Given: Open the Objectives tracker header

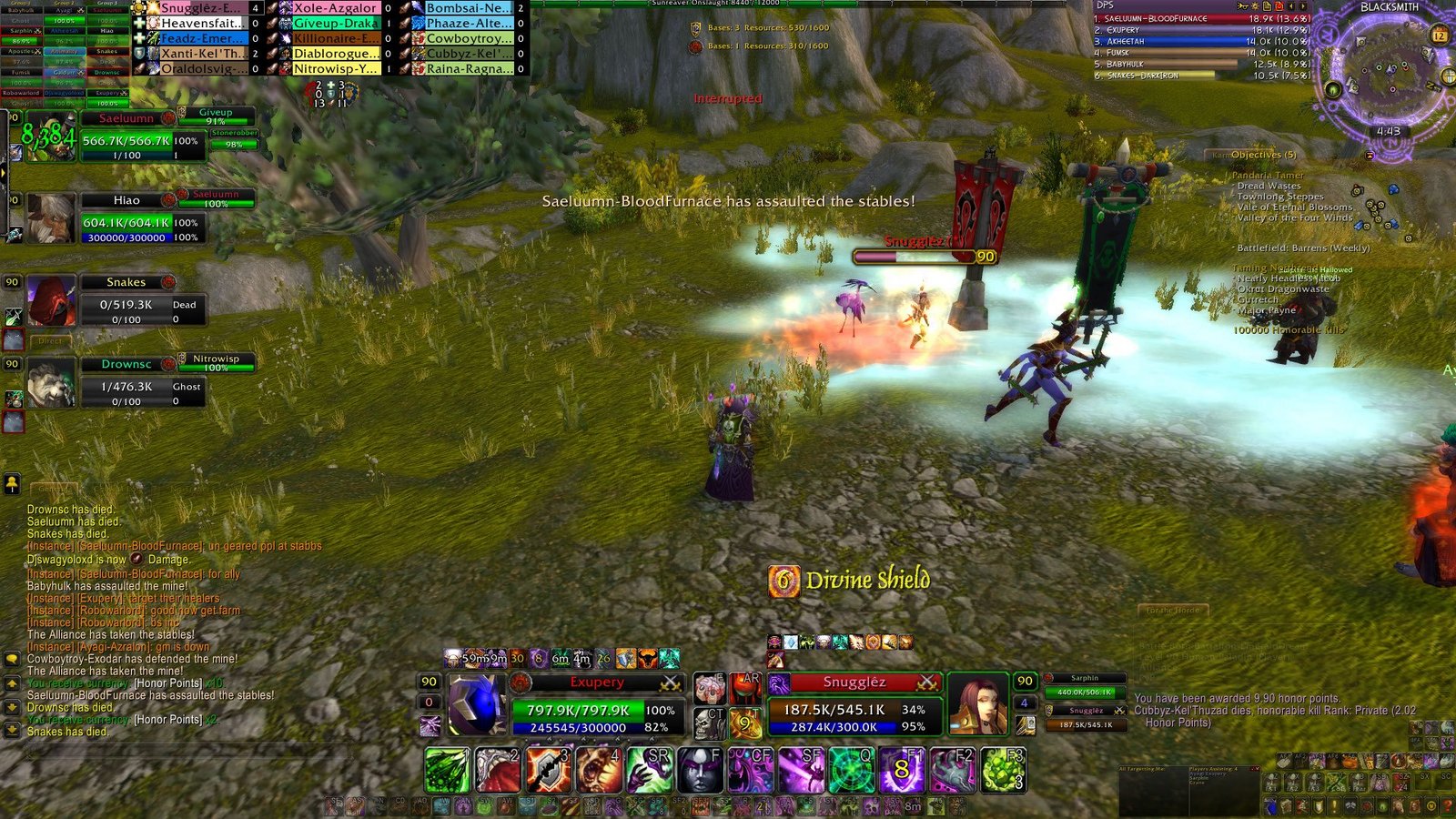Looking at the screenshot, I should [x=1263, y=155].
